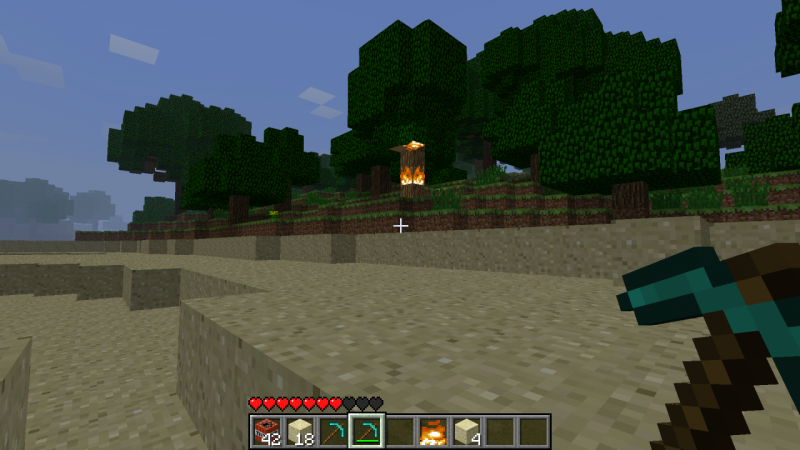This screenshot has width=800, height=450.
Task: Select the stack of 18 sand blocks
Action: pyautogui.click(x=300, y=431)
